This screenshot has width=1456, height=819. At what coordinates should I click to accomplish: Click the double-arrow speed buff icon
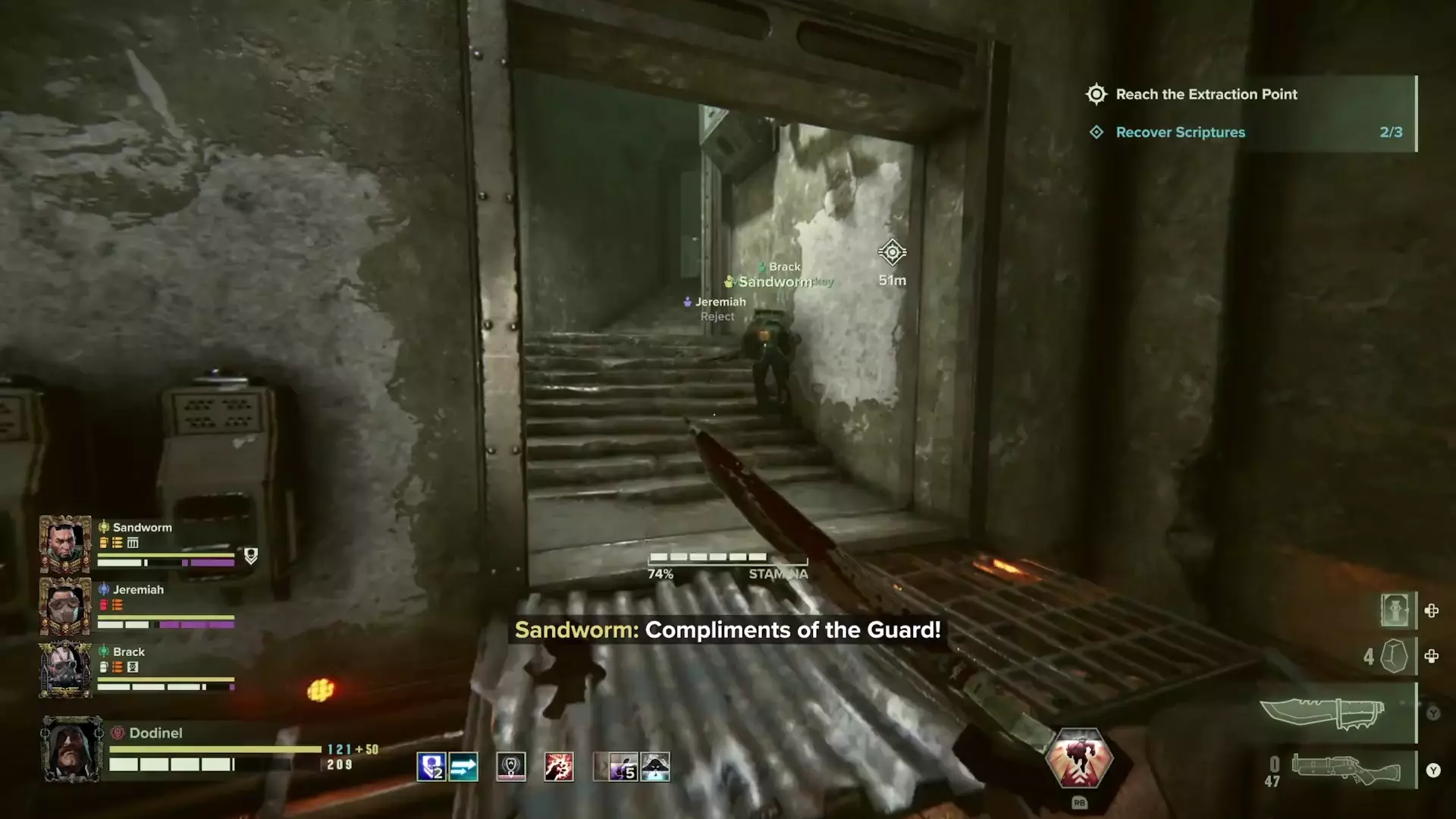(463, 766)
